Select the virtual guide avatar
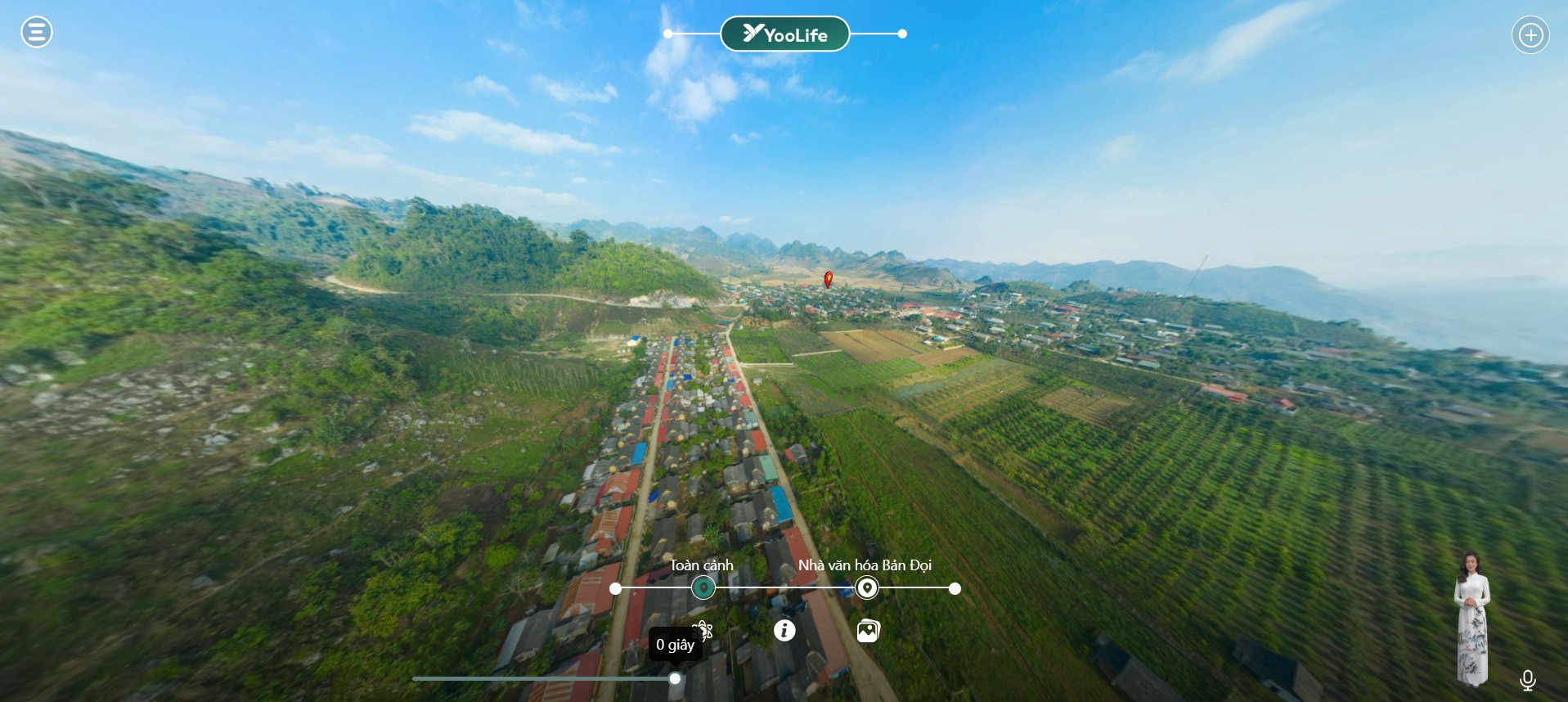This screenshot has width=1568, height=702. point(1471,619)
